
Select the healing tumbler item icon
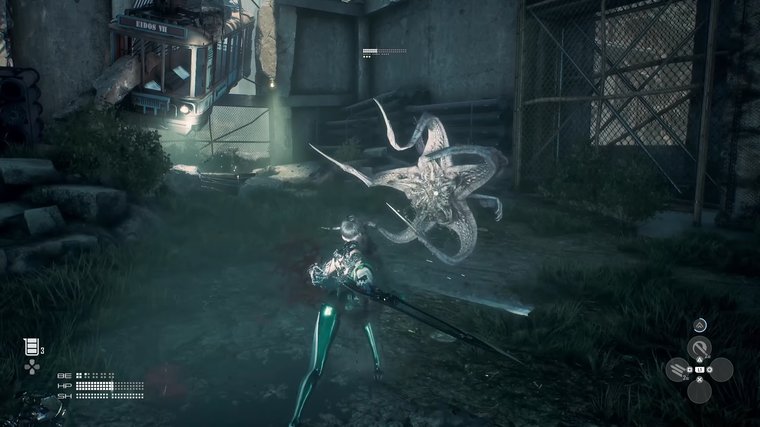pyautogui.click(x=32, y=347)
